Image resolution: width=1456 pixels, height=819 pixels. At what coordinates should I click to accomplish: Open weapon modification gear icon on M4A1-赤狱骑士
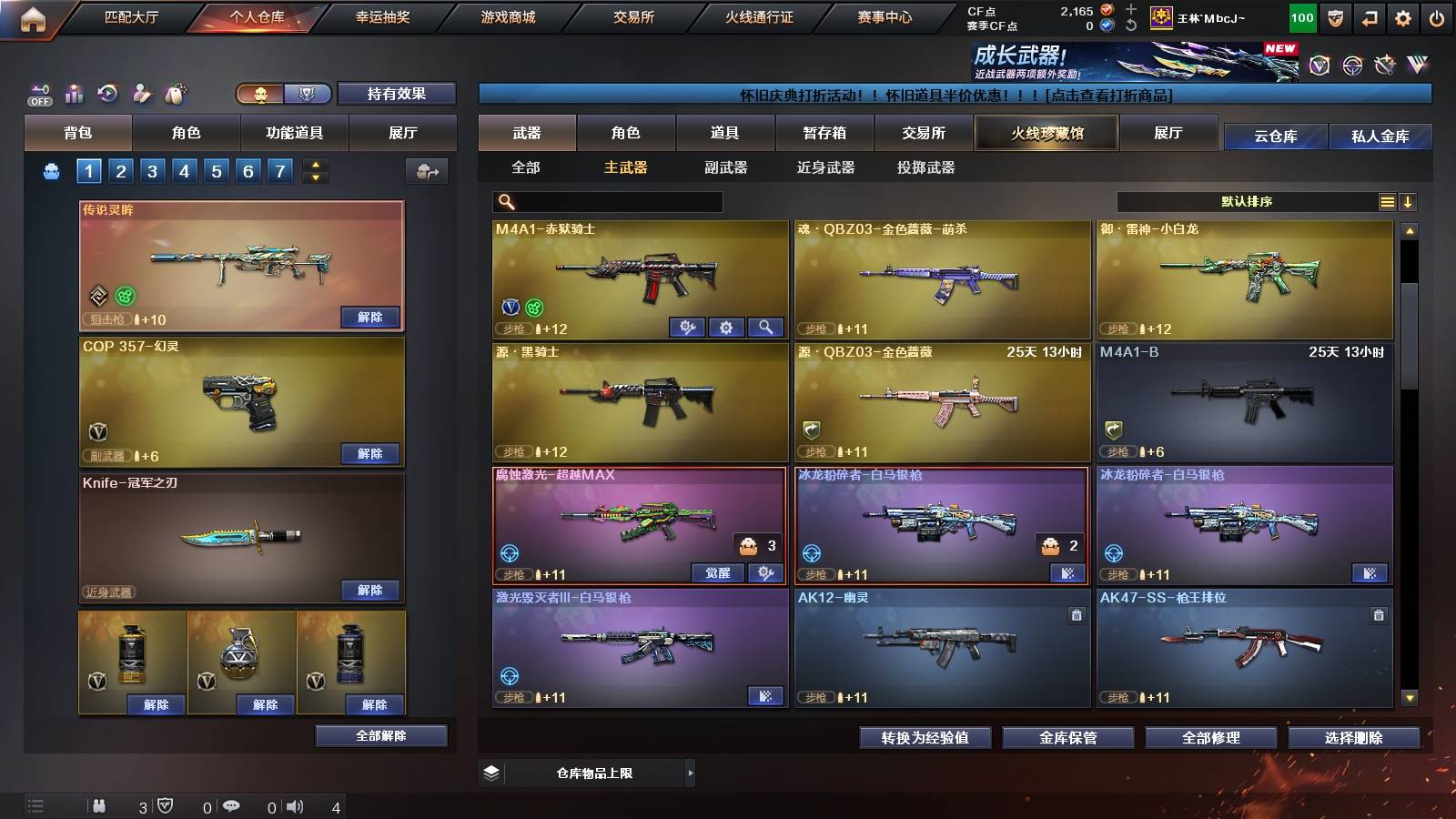coord(726,326)
